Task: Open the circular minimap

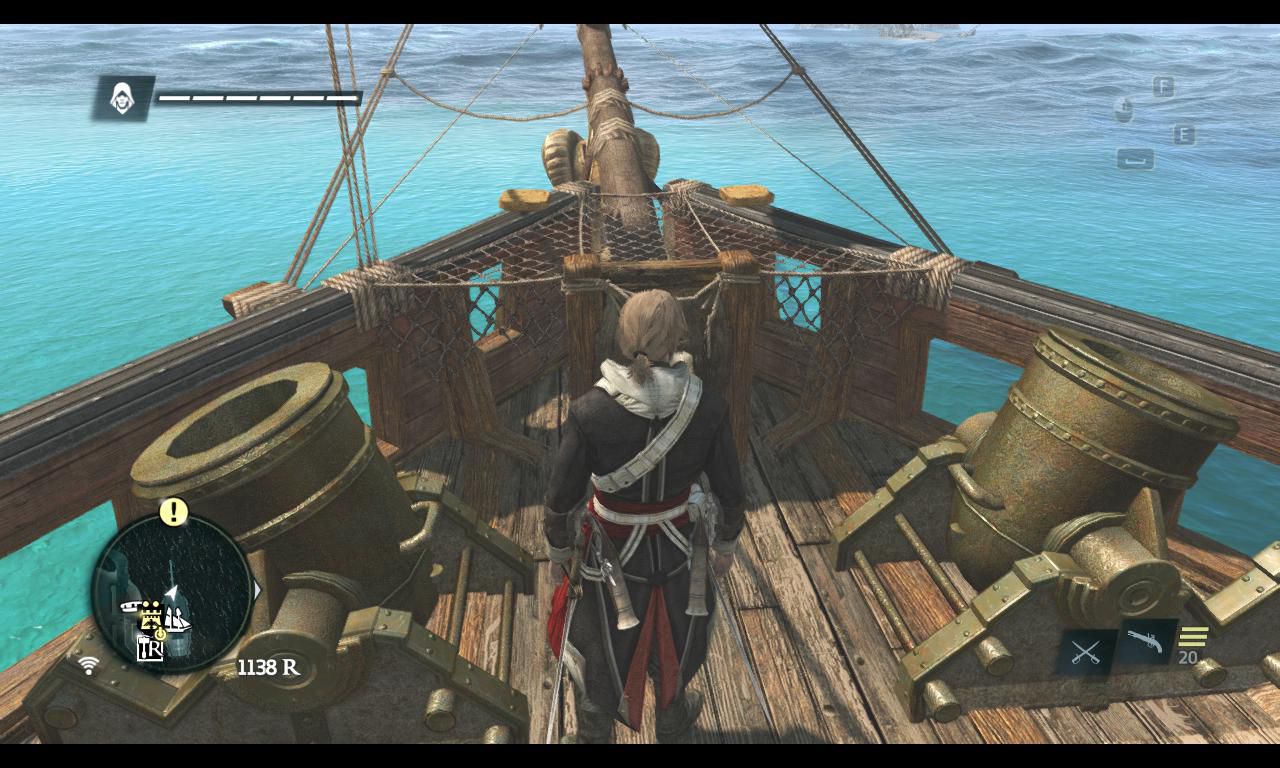Action: pyautogui.click(x=172, y=592)
